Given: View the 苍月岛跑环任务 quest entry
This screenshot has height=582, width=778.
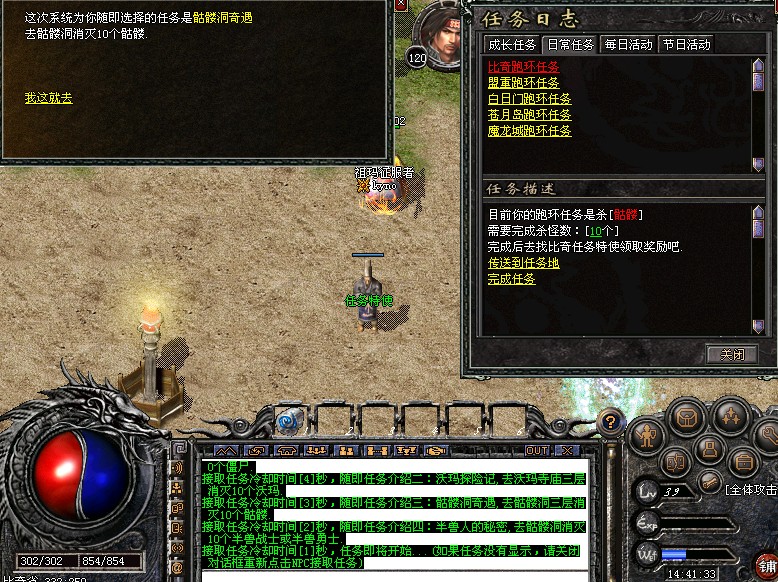Looking at the screenshot, I should [x=529, y=115].
